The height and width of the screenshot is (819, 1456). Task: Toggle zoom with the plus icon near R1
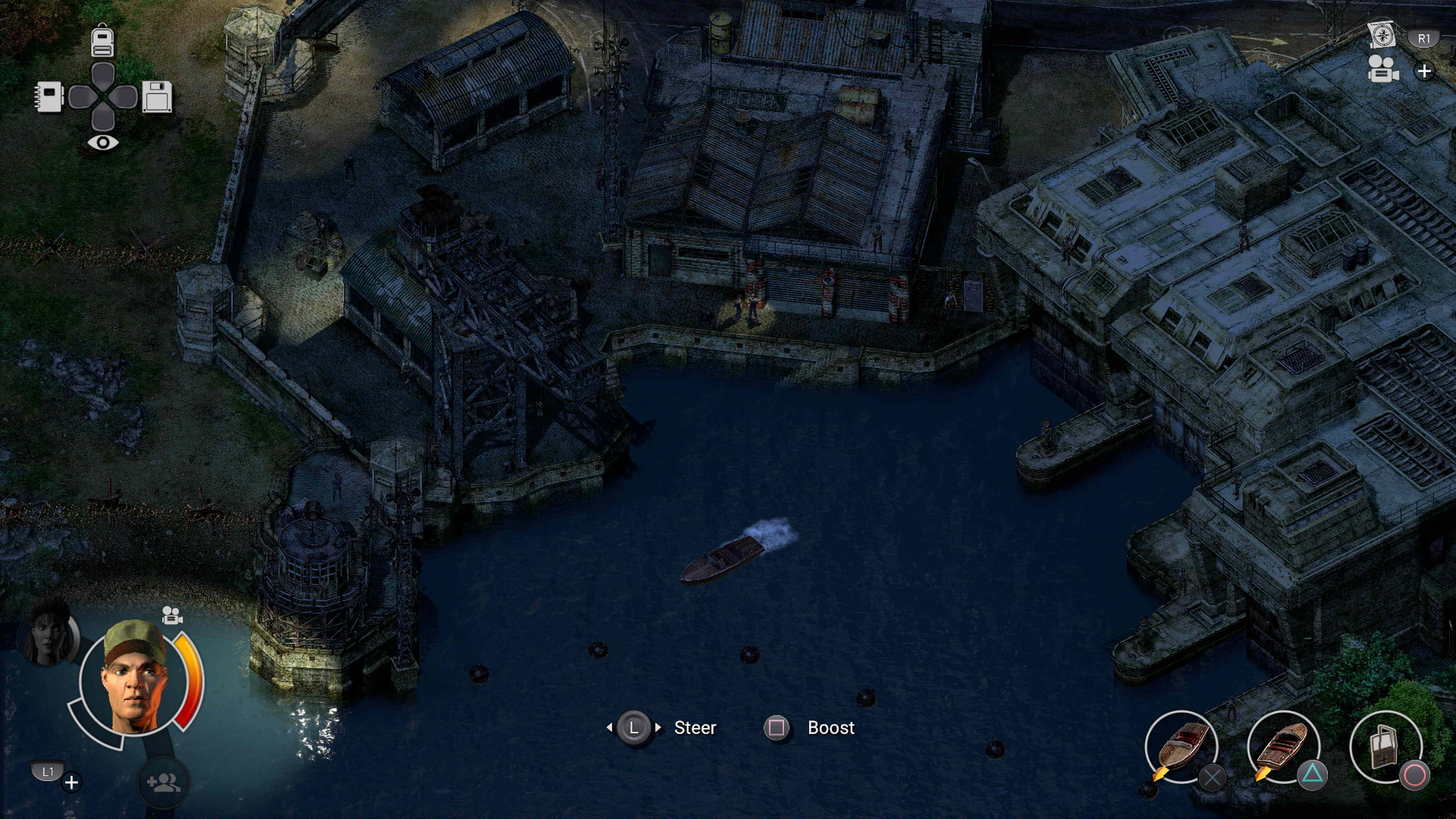point(1425,72)
